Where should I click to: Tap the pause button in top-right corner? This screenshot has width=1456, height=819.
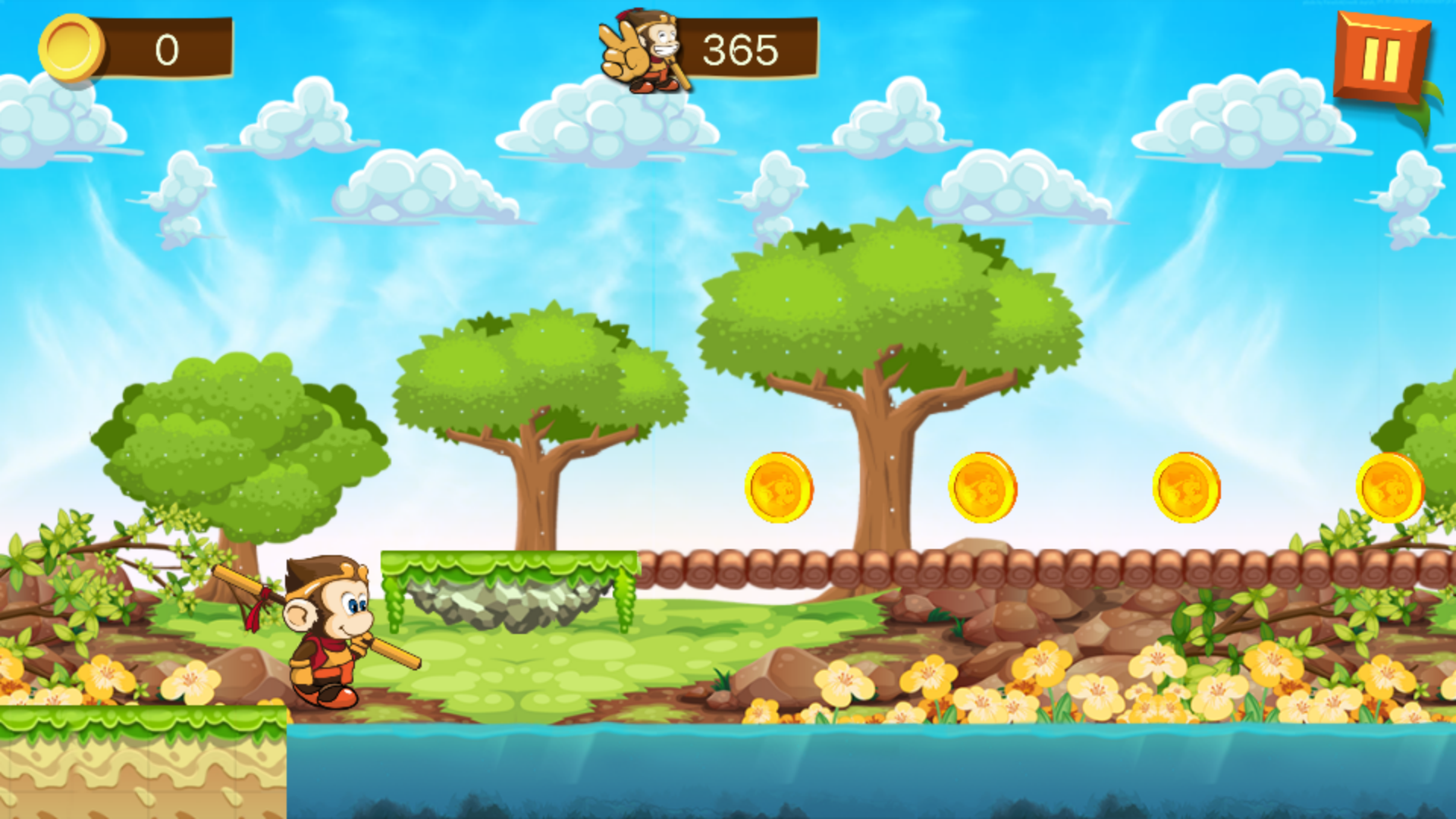[1382, 52]
